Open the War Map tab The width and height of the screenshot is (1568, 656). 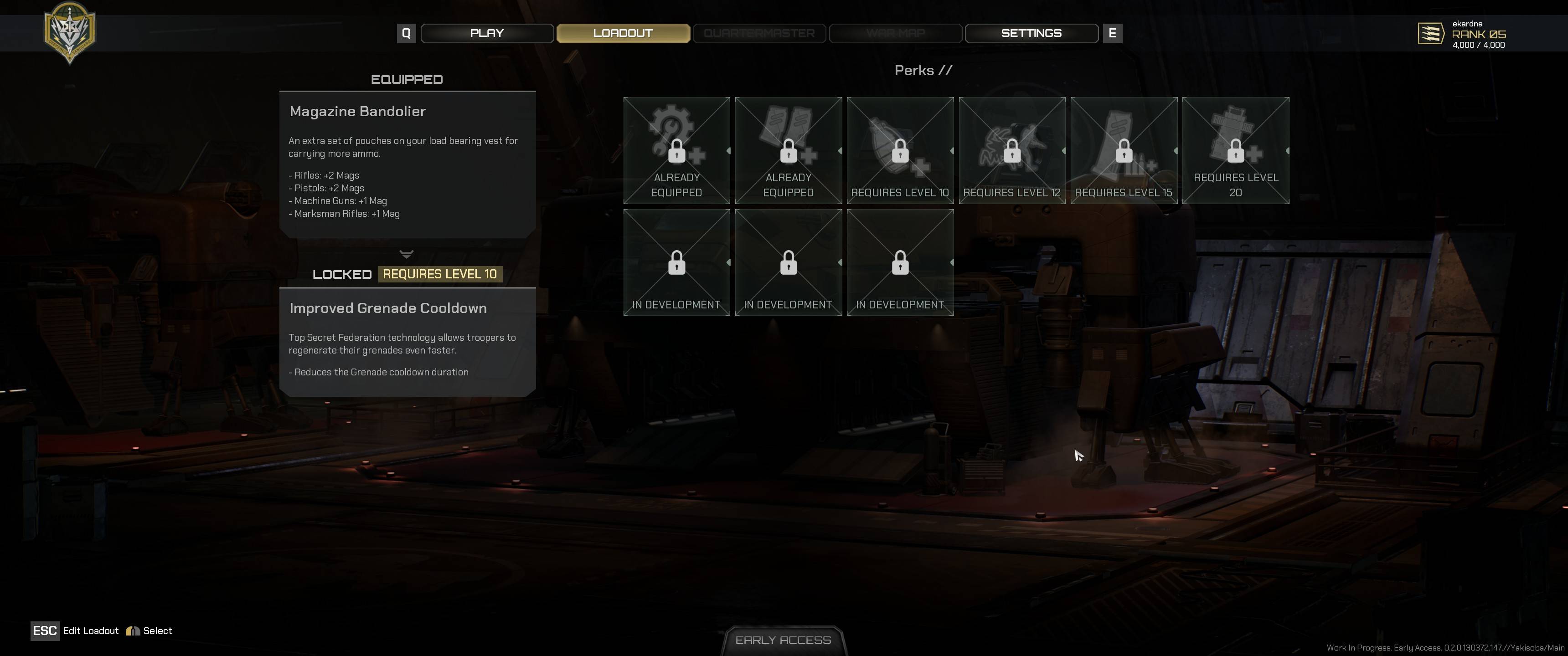coord(895,33)
